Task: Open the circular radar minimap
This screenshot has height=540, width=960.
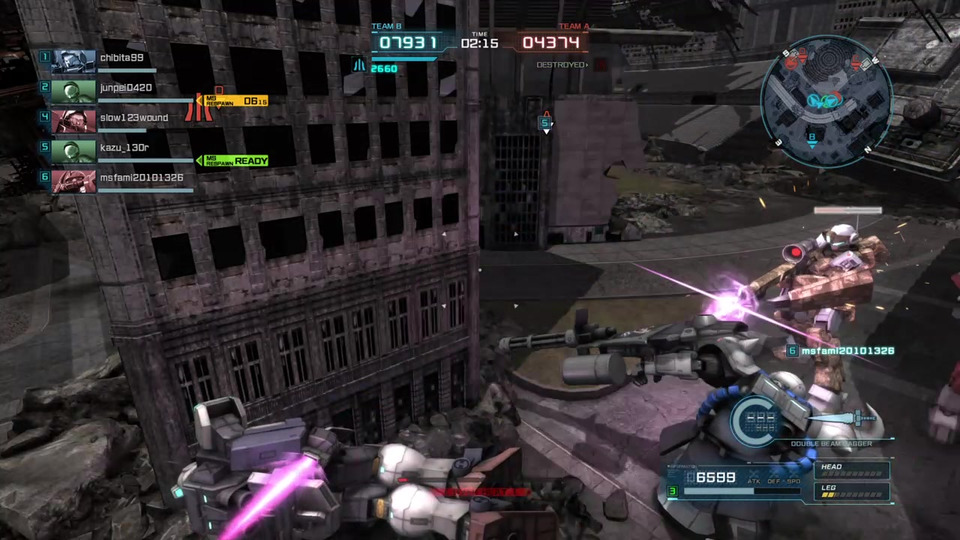Action: 825,95
